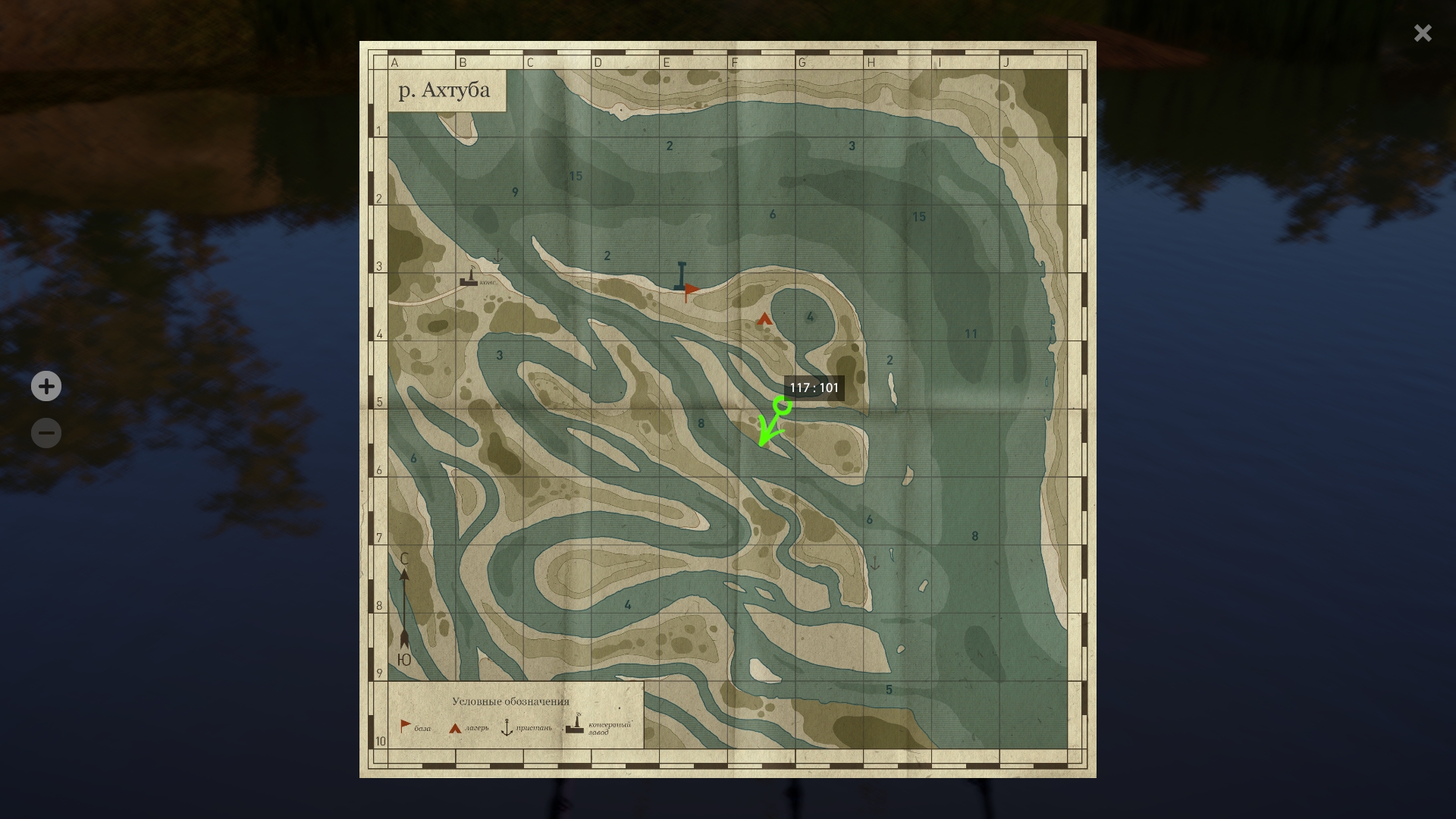
Task: Click the green circle position marker
Action: coord(783,406)
